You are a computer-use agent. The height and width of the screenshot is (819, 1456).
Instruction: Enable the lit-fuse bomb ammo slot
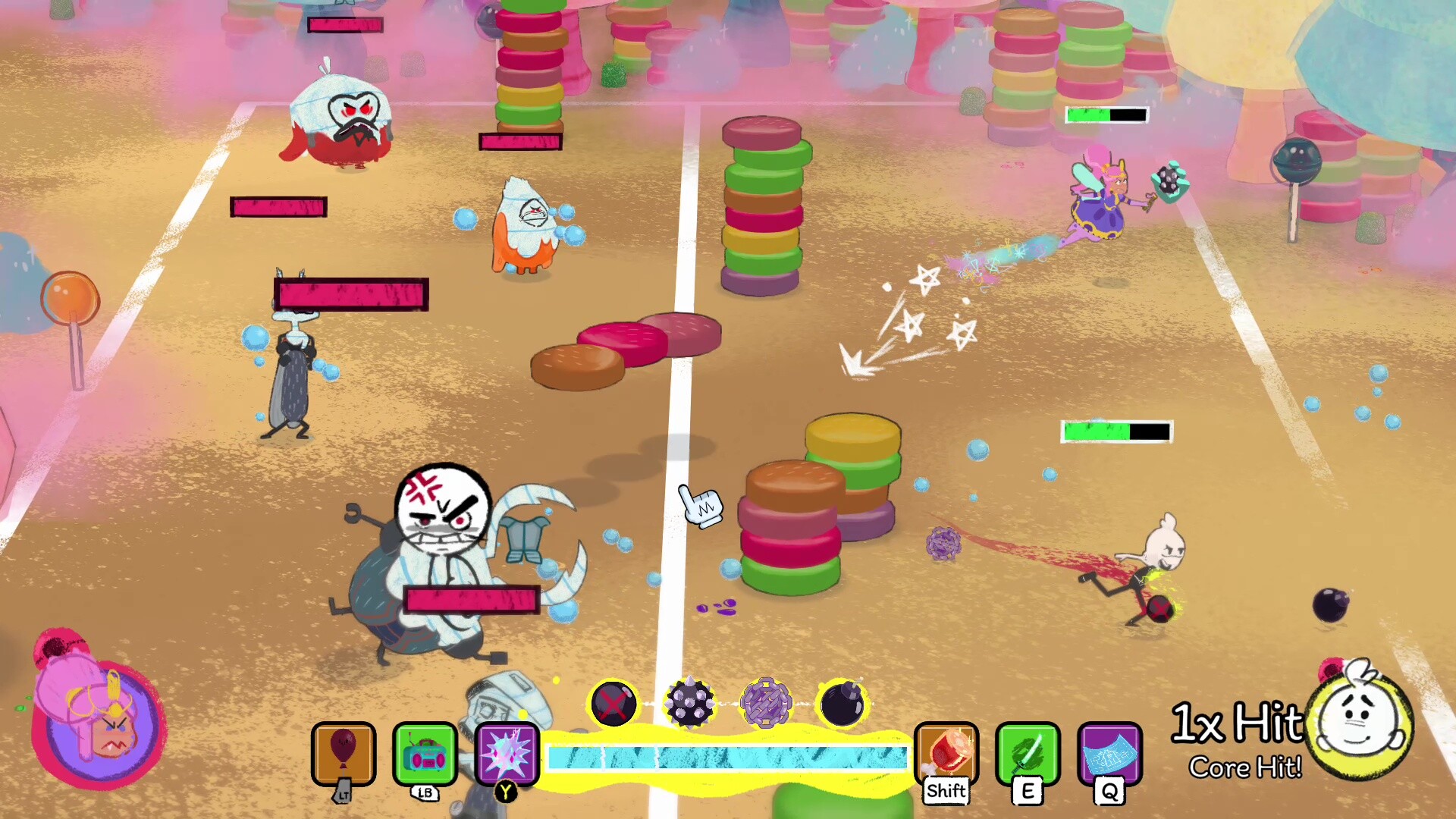pyautogui.click(x=843, y=704)
